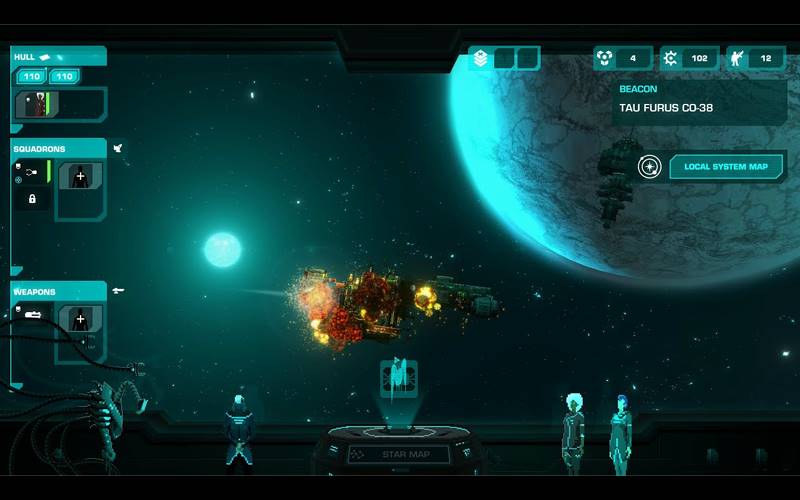
Task: Click the locked squadron slot
Action: pos(32,199)
